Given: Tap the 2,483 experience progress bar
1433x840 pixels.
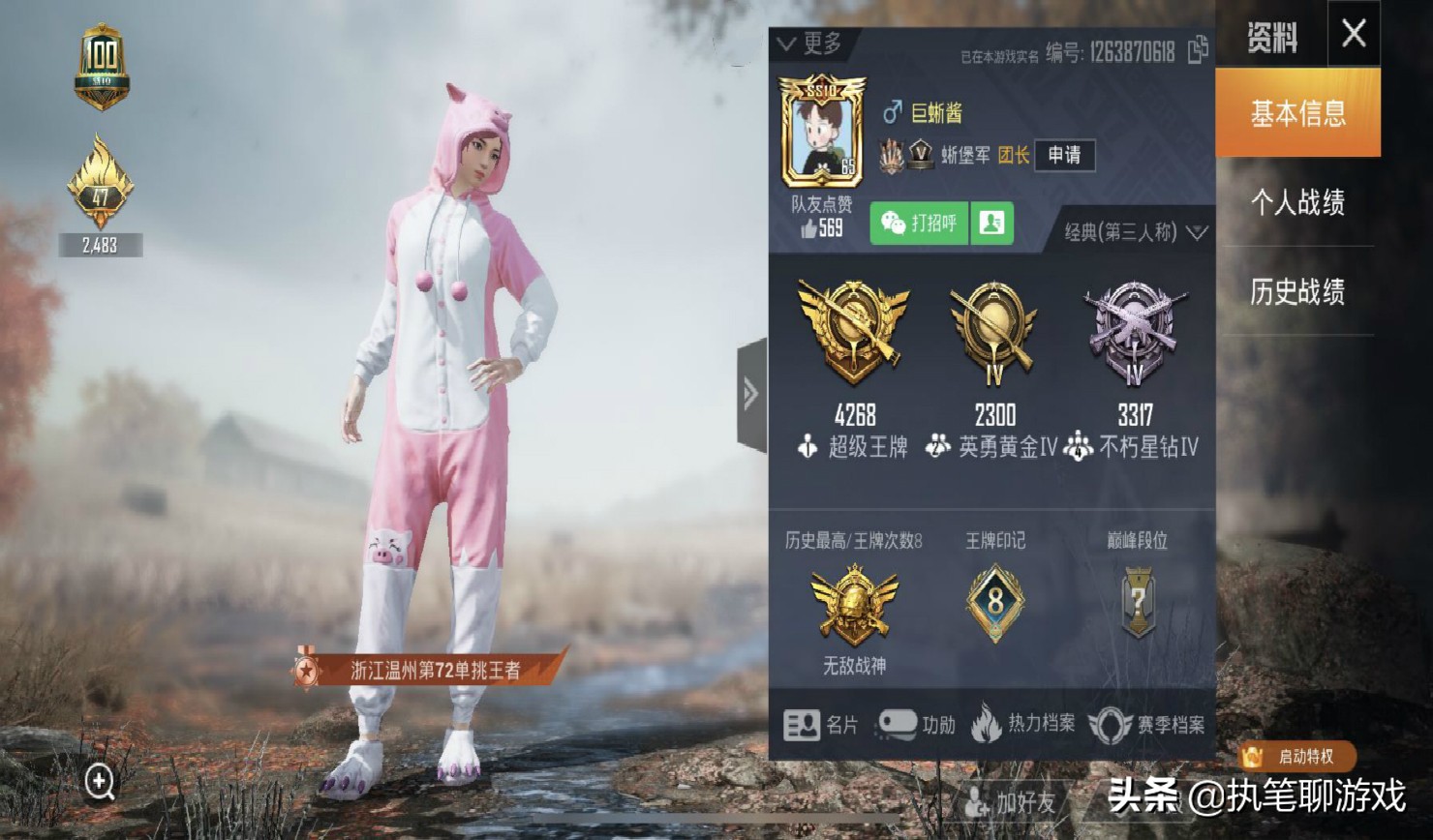Looking at the screenshot, I should tap(100, 245).
